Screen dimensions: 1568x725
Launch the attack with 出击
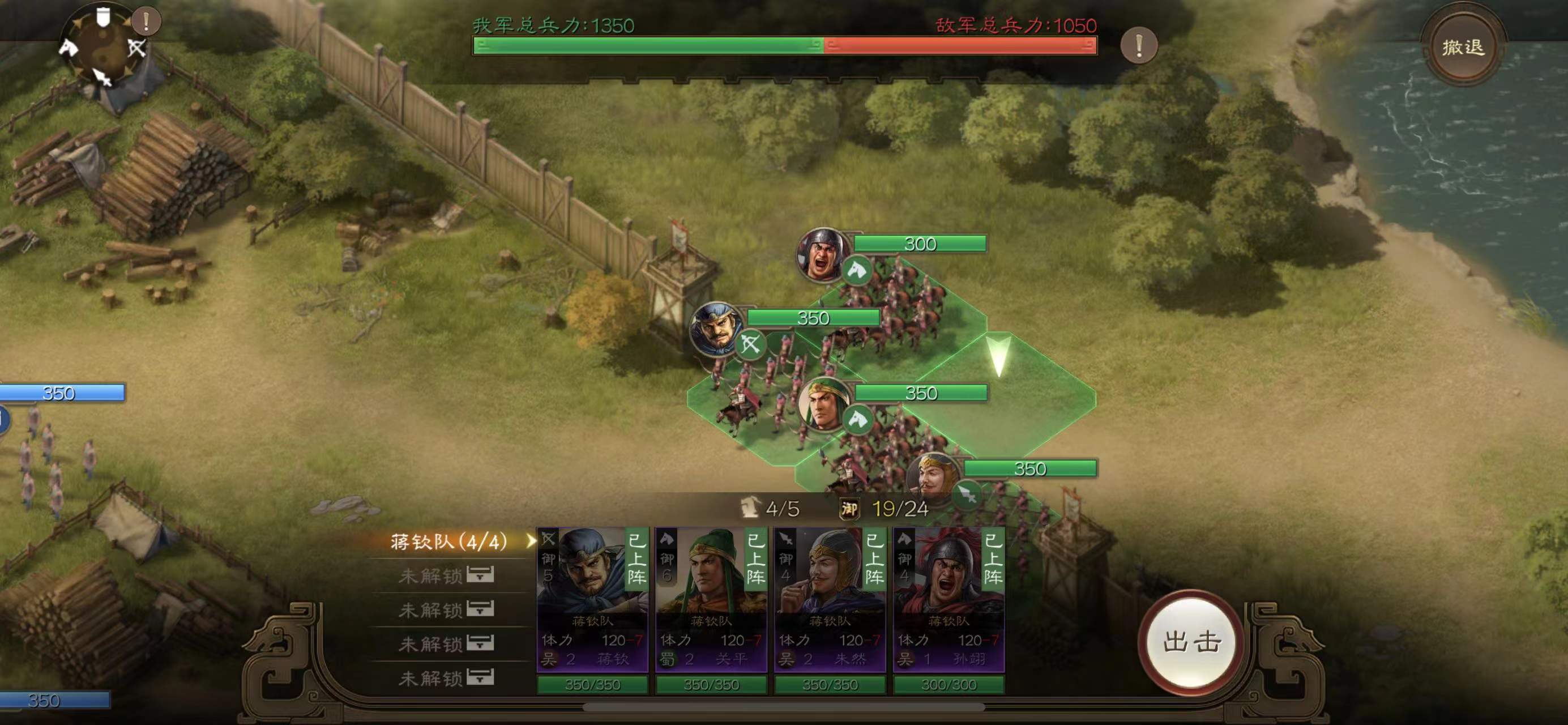point(1191,642)
